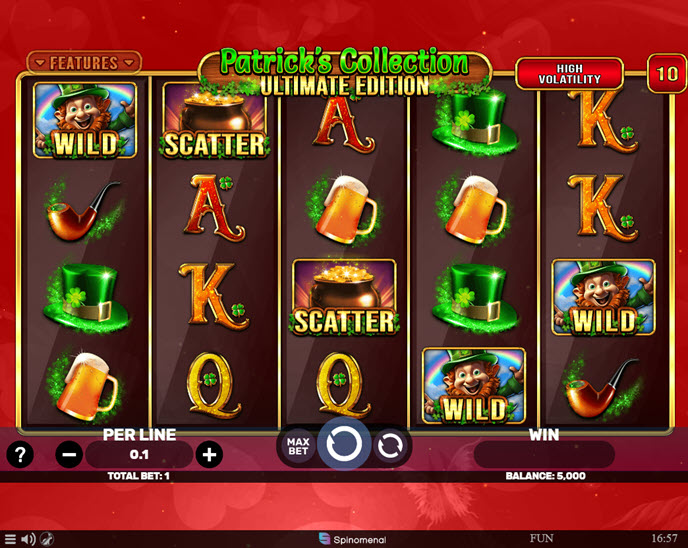Image resolution: width=688 pixels, height=548 pixels.
Task: Click the High Volatility badge
Action: click(x=569, y=73)
